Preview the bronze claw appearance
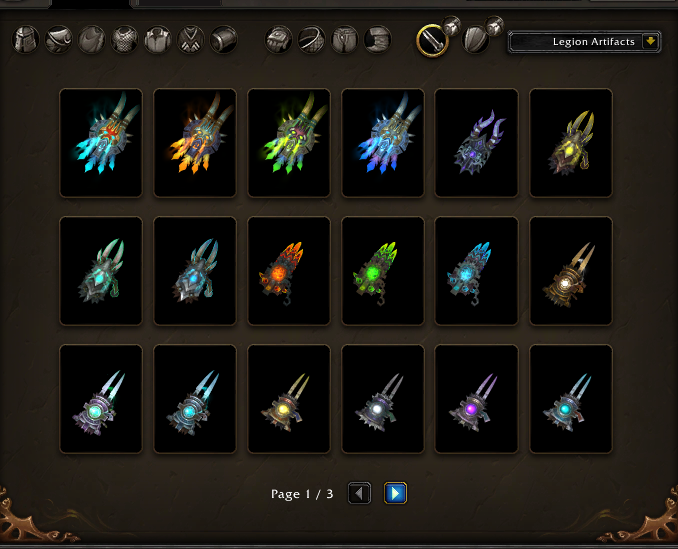 click(x=571, y=271)
